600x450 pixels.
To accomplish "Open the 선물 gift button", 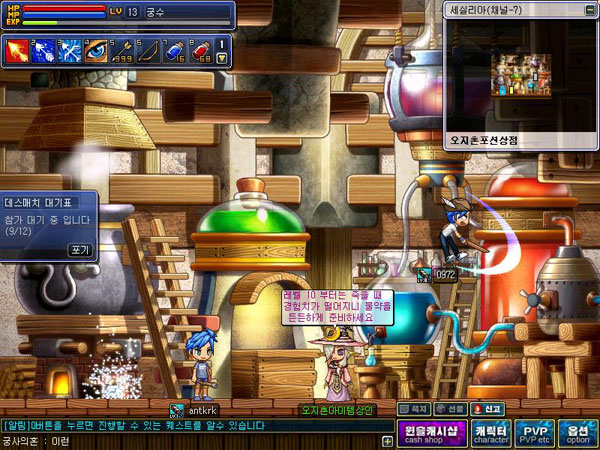I will coord(452,409).
